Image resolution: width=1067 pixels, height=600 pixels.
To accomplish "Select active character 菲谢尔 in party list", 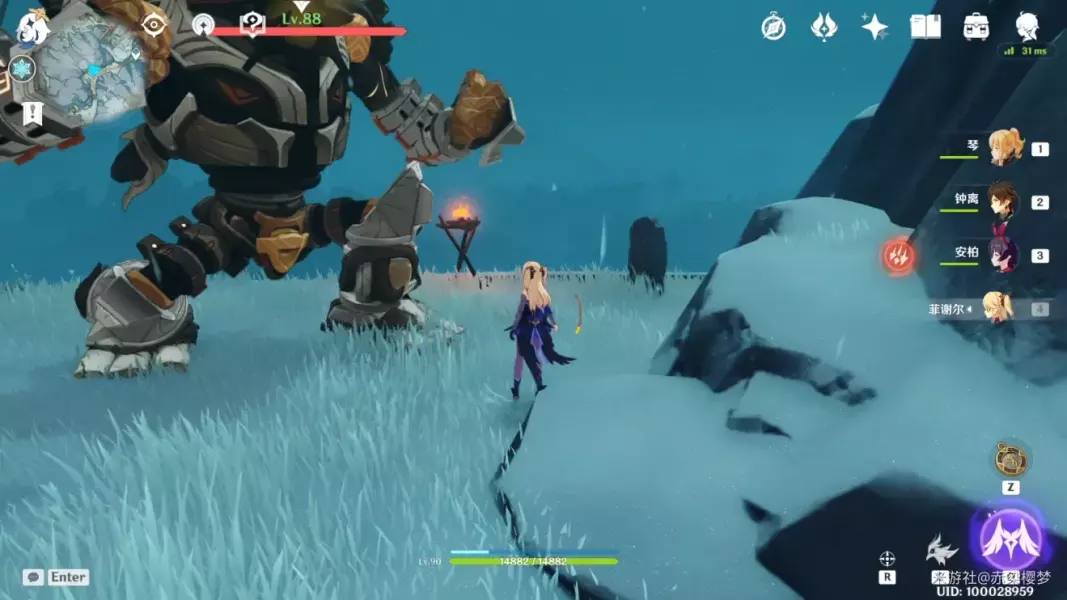I will [998, 308].
